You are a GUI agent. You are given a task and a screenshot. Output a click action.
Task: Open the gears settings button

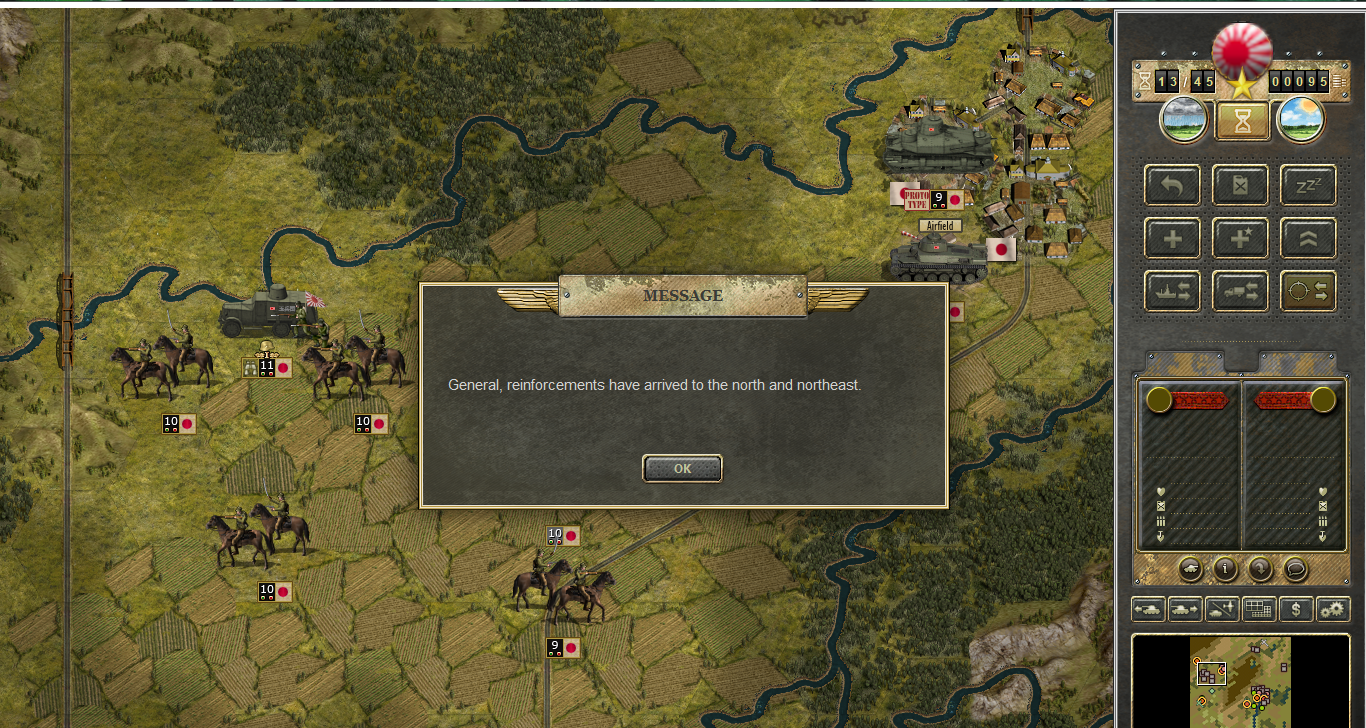pyautogui.click(x=1333, y=608)
